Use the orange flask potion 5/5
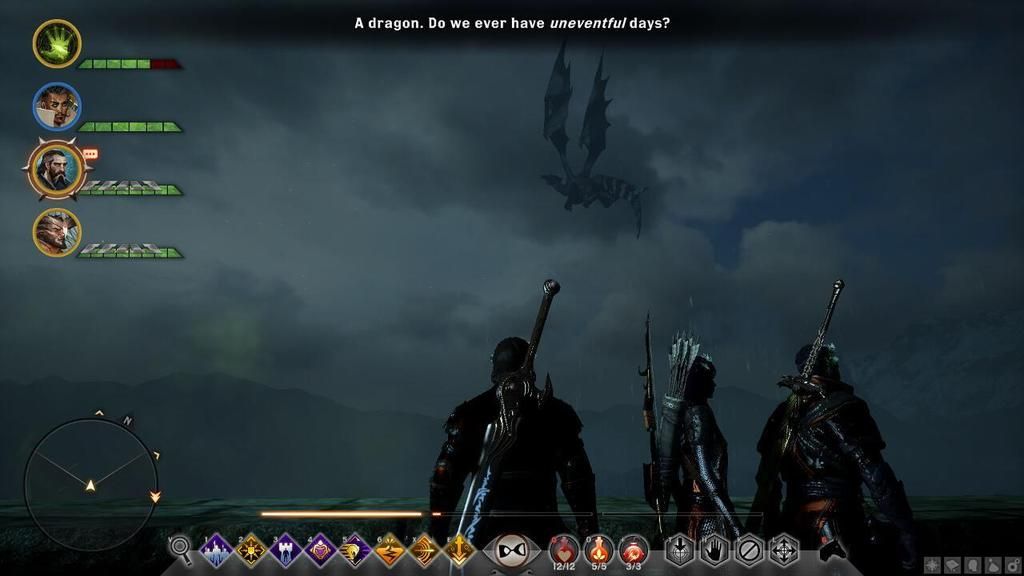The width and height of the screenshot is (1024, 576). click(x=599, y=549)
